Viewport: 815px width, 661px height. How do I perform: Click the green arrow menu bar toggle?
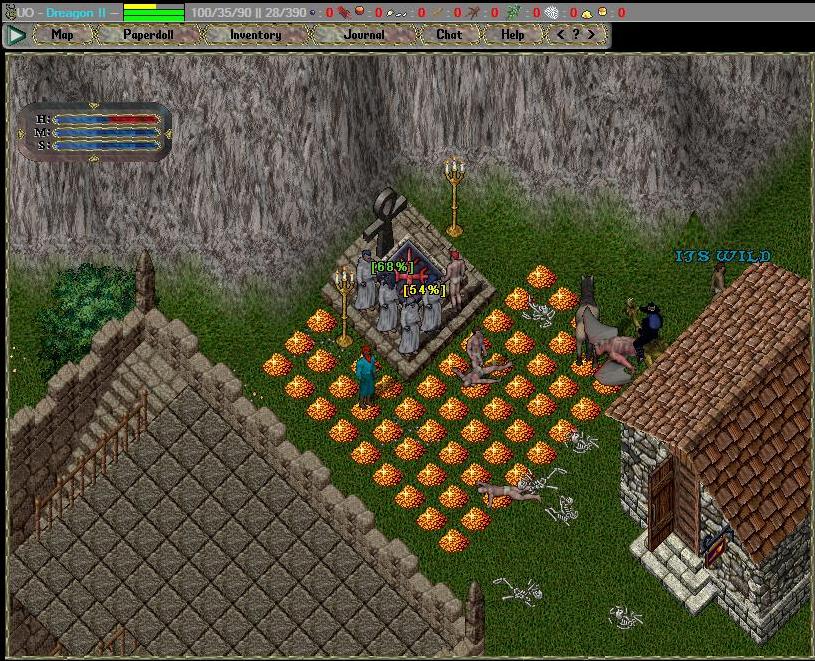click(x=16, y=35)
